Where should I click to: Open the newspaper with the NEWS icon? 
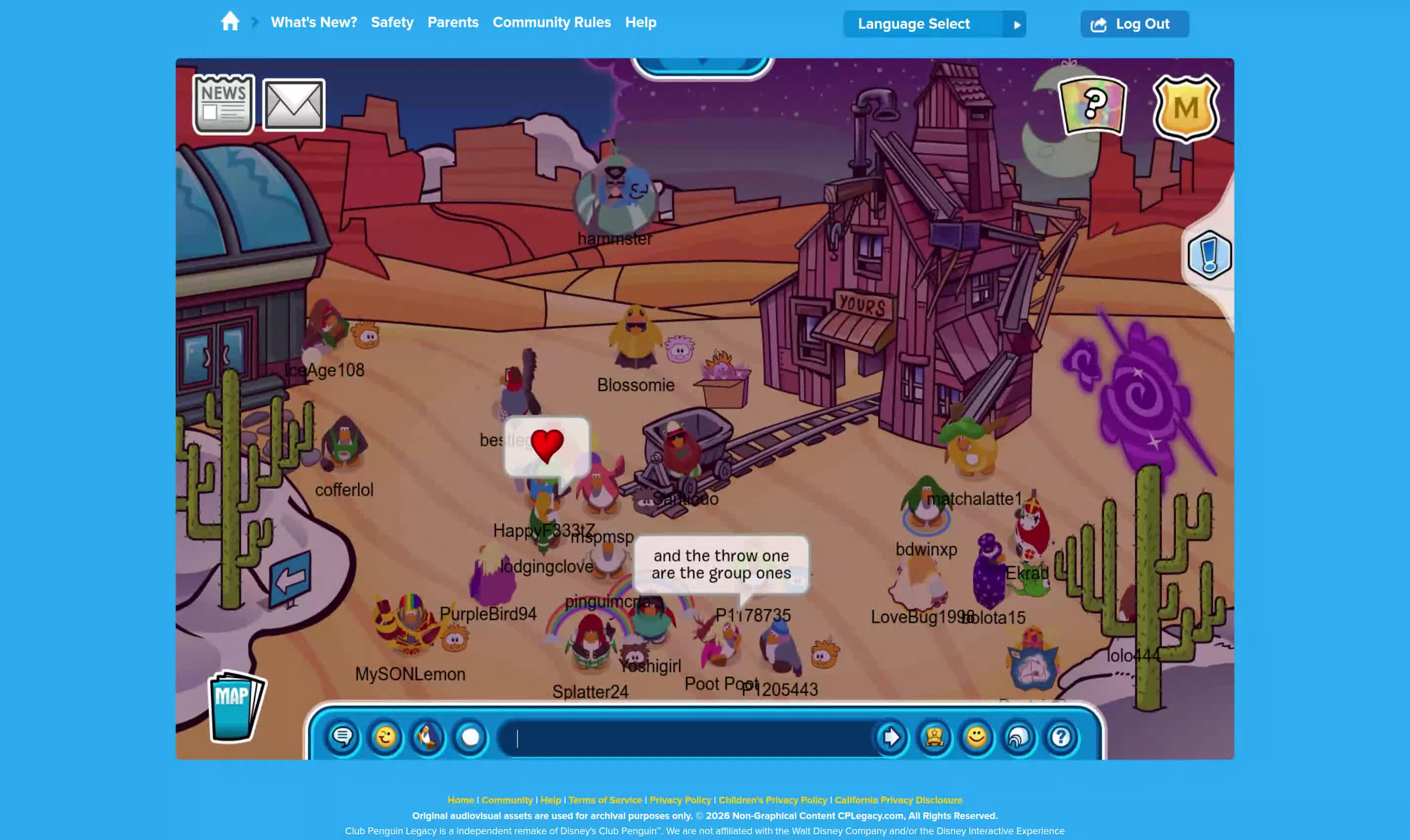224,104
